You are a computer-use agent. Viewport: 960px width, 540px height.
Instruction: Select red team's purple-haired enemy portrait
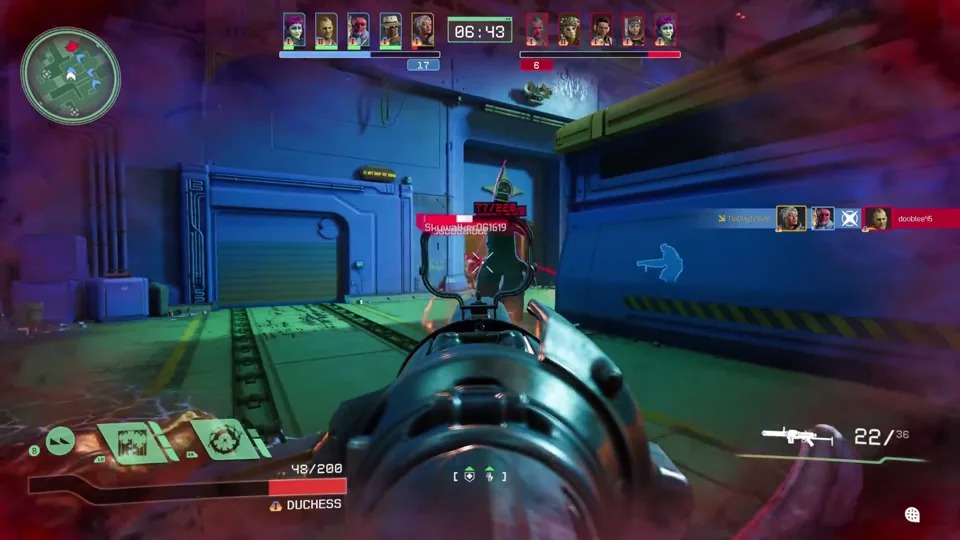pyautogui.click(x=665, y=30)
